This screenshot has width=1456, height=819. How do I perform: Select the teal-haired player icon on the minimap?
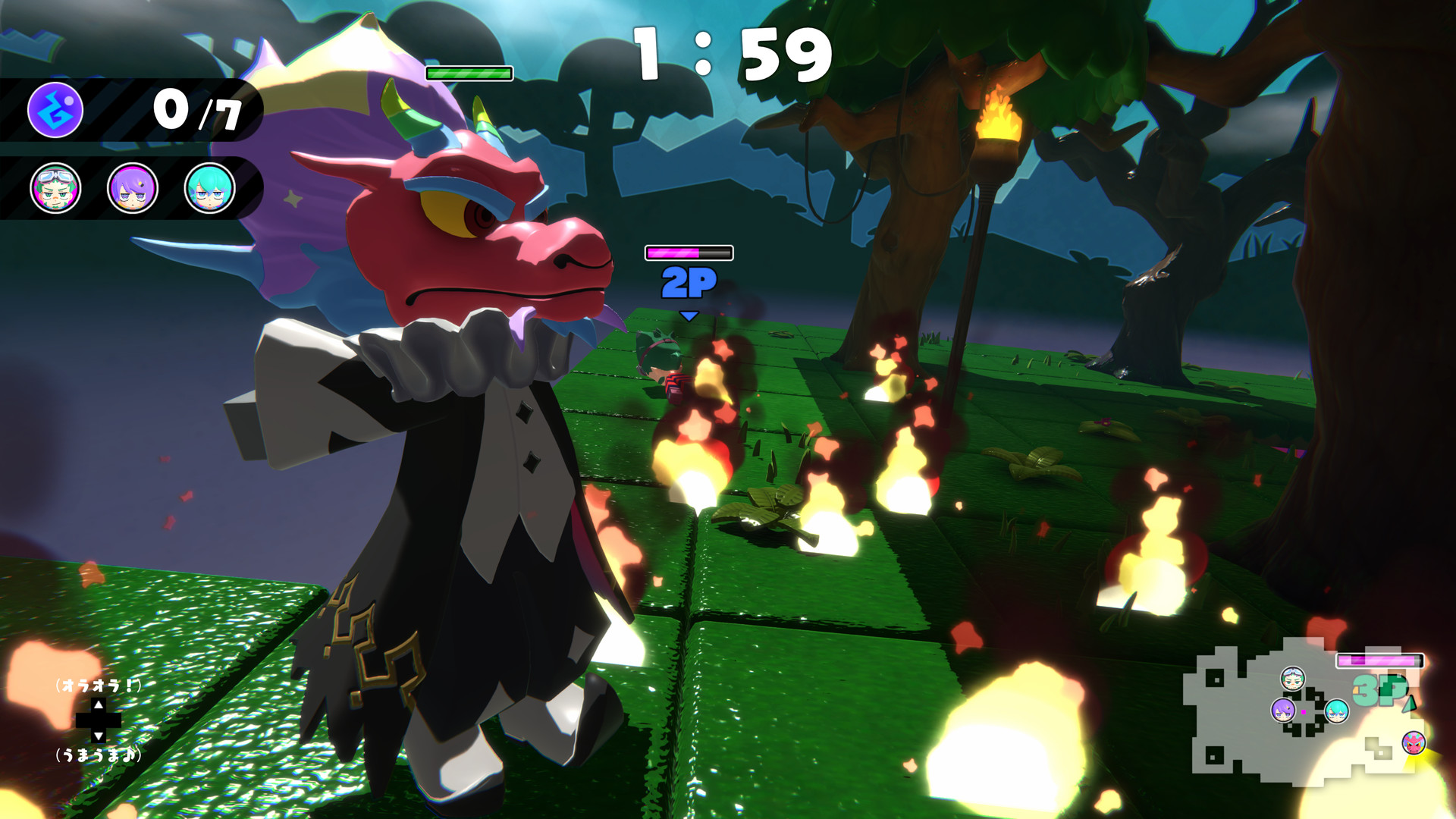(1336, 711)
